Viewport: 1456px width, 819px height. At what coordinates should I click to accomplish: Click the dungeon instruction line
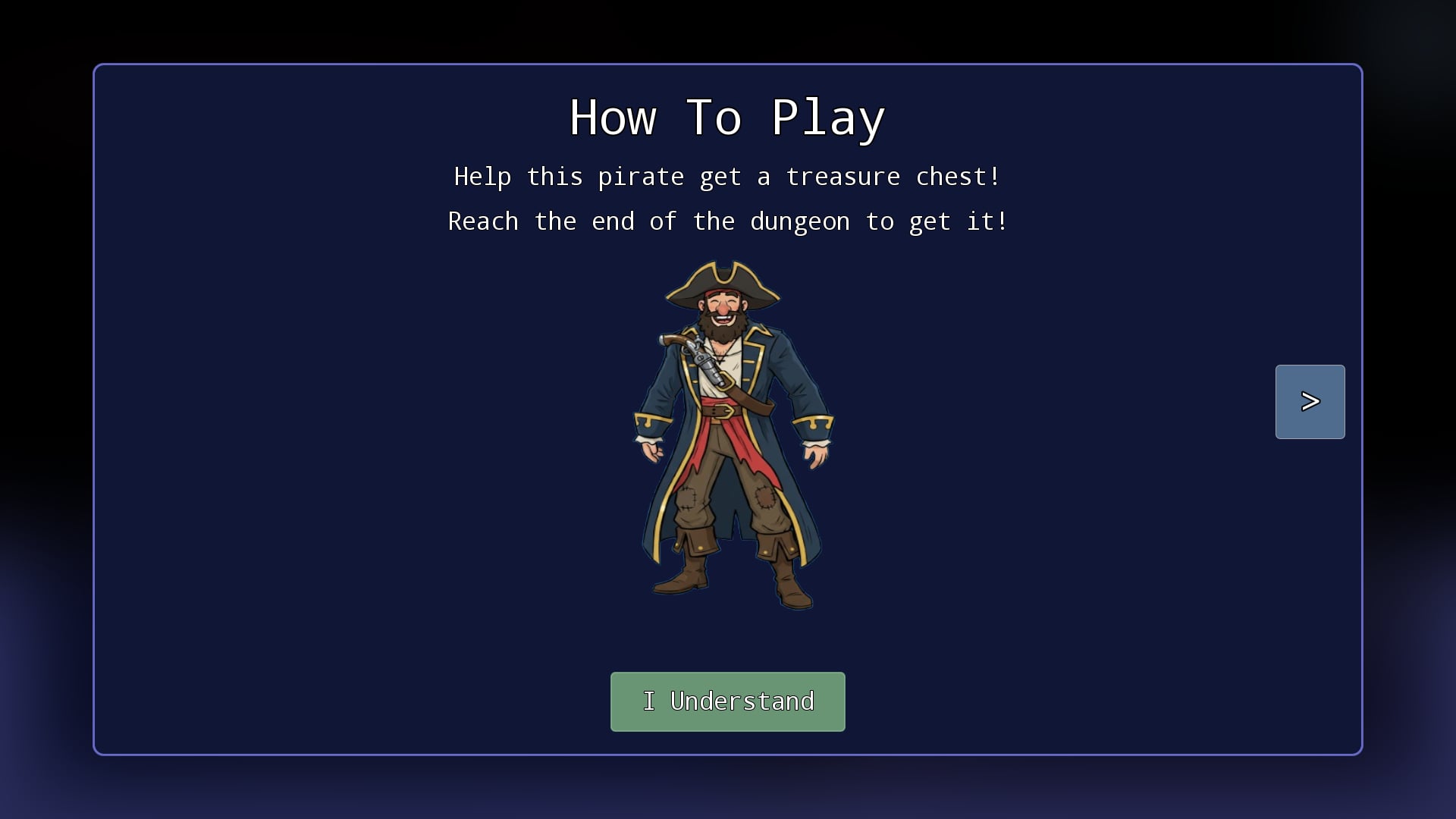click(x=727, y=221)
